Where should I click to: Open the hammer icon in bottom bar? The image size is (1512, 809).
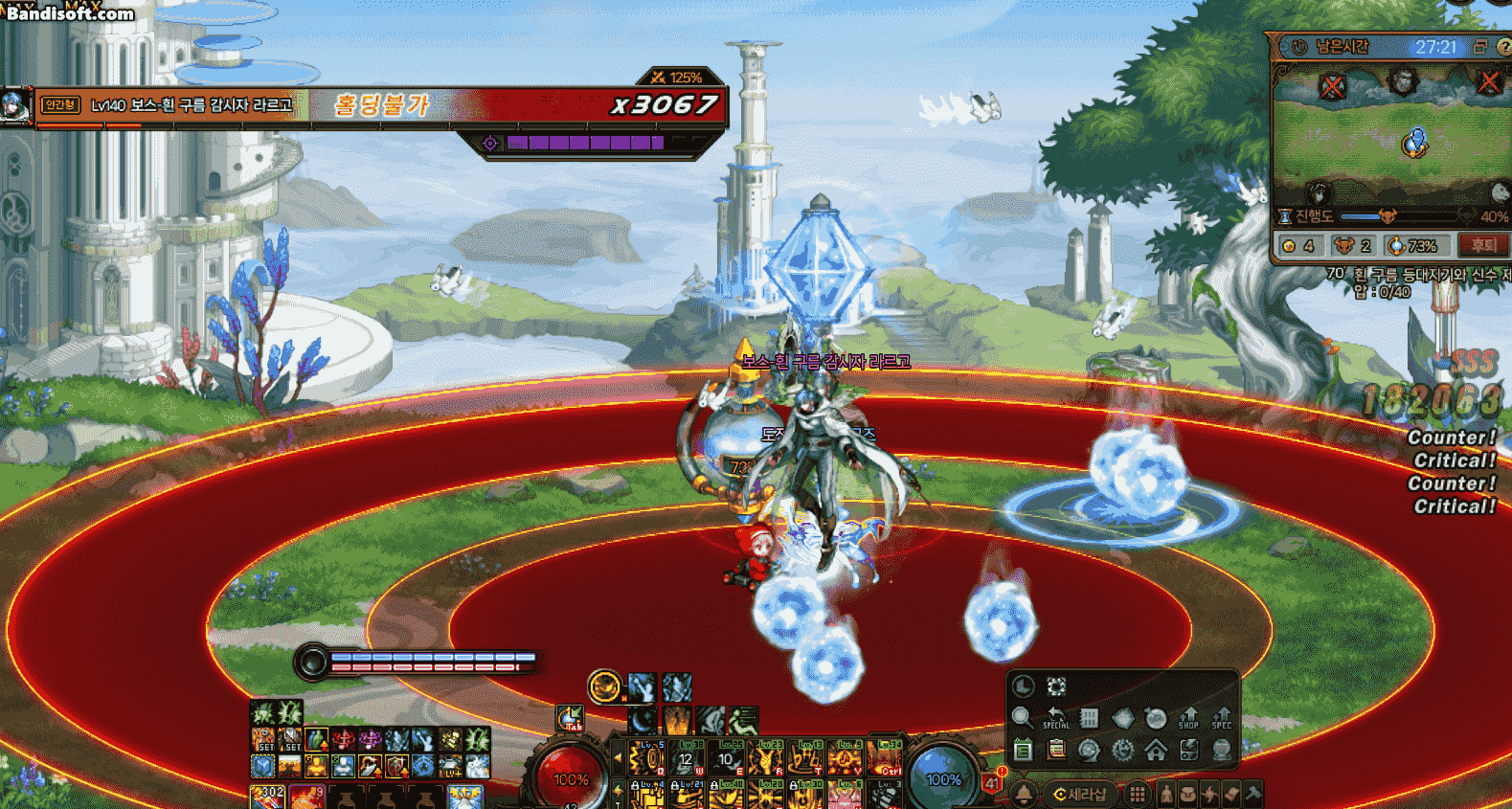[1252, 794]
